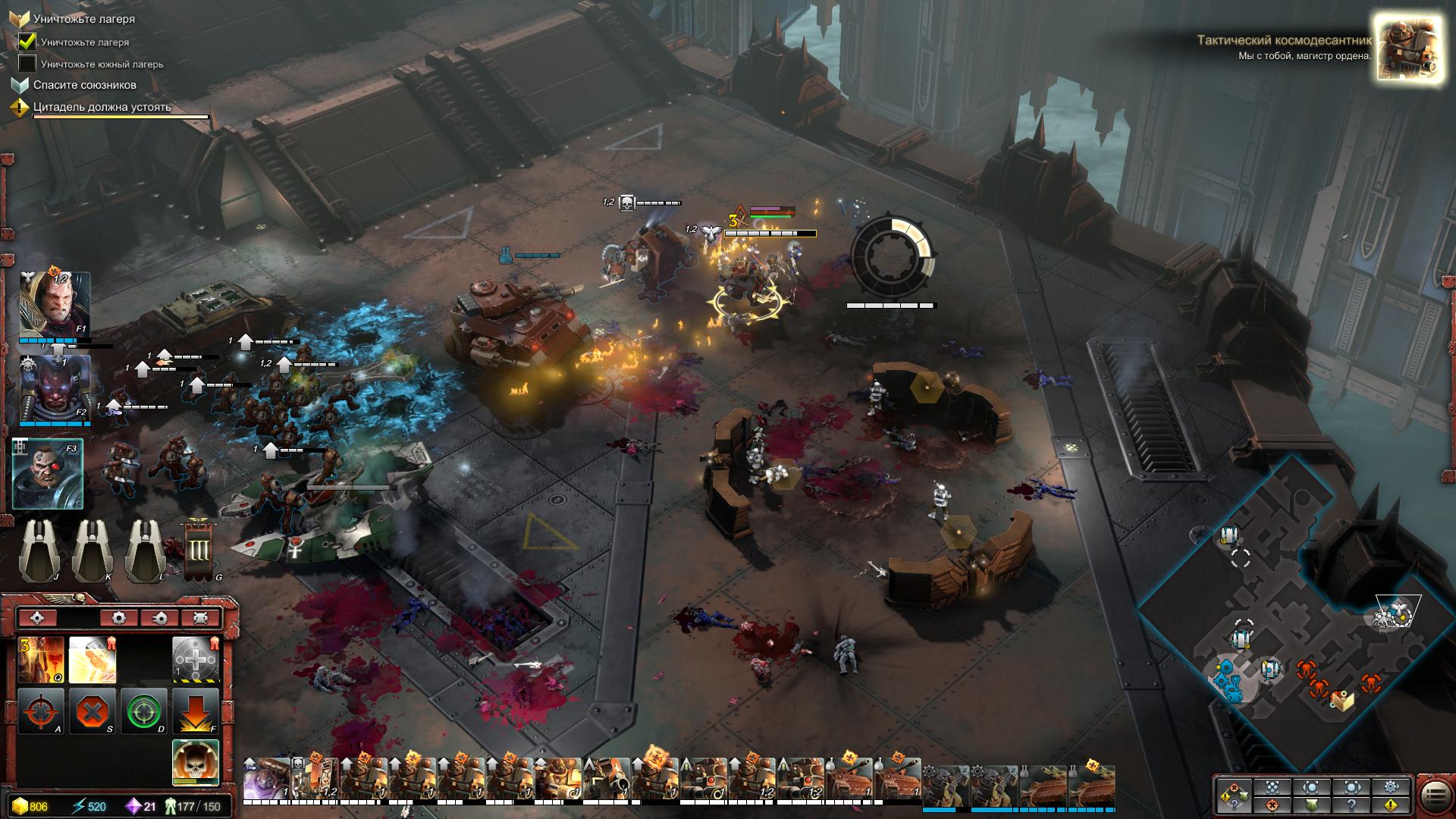Screen dimensions: 1456x819
Task: Select the F2 hooded librarian hero portrait
Action: tap(55, 389)
